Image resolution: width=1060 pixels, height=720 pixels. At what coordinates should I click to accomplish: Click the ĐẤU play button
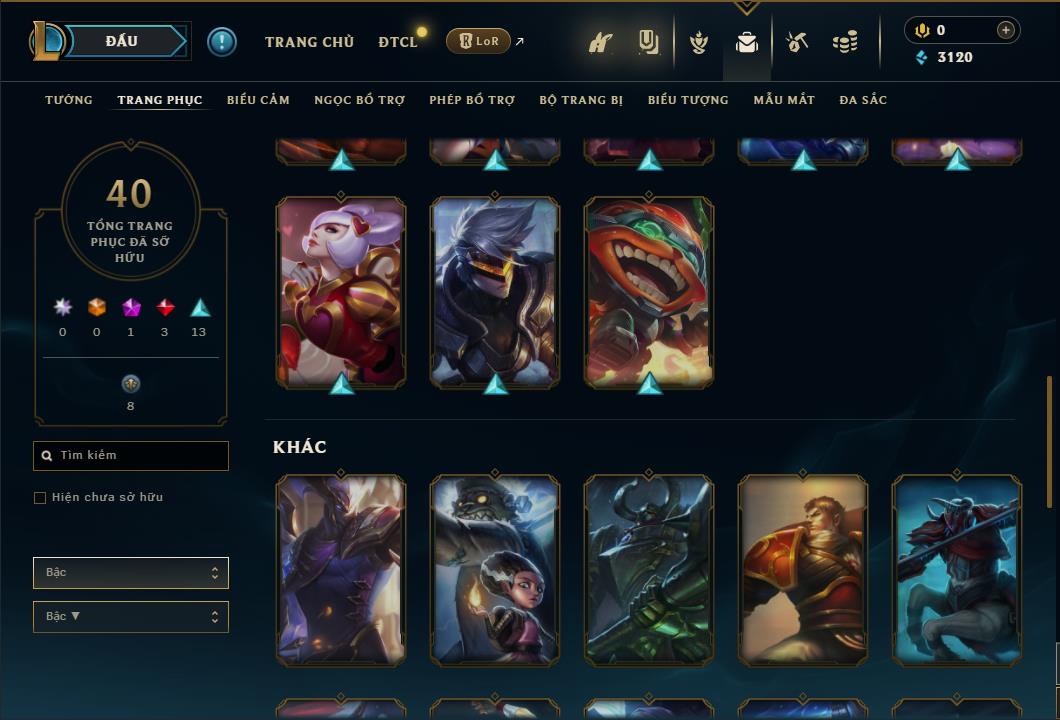122,41
